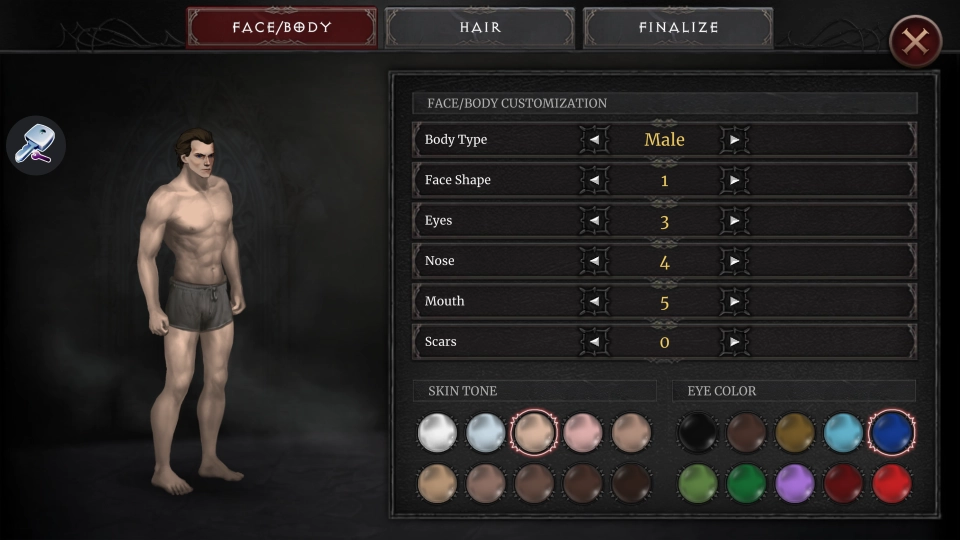Select the light green eye color
This screenshot has height=540, width=960.
698,484
